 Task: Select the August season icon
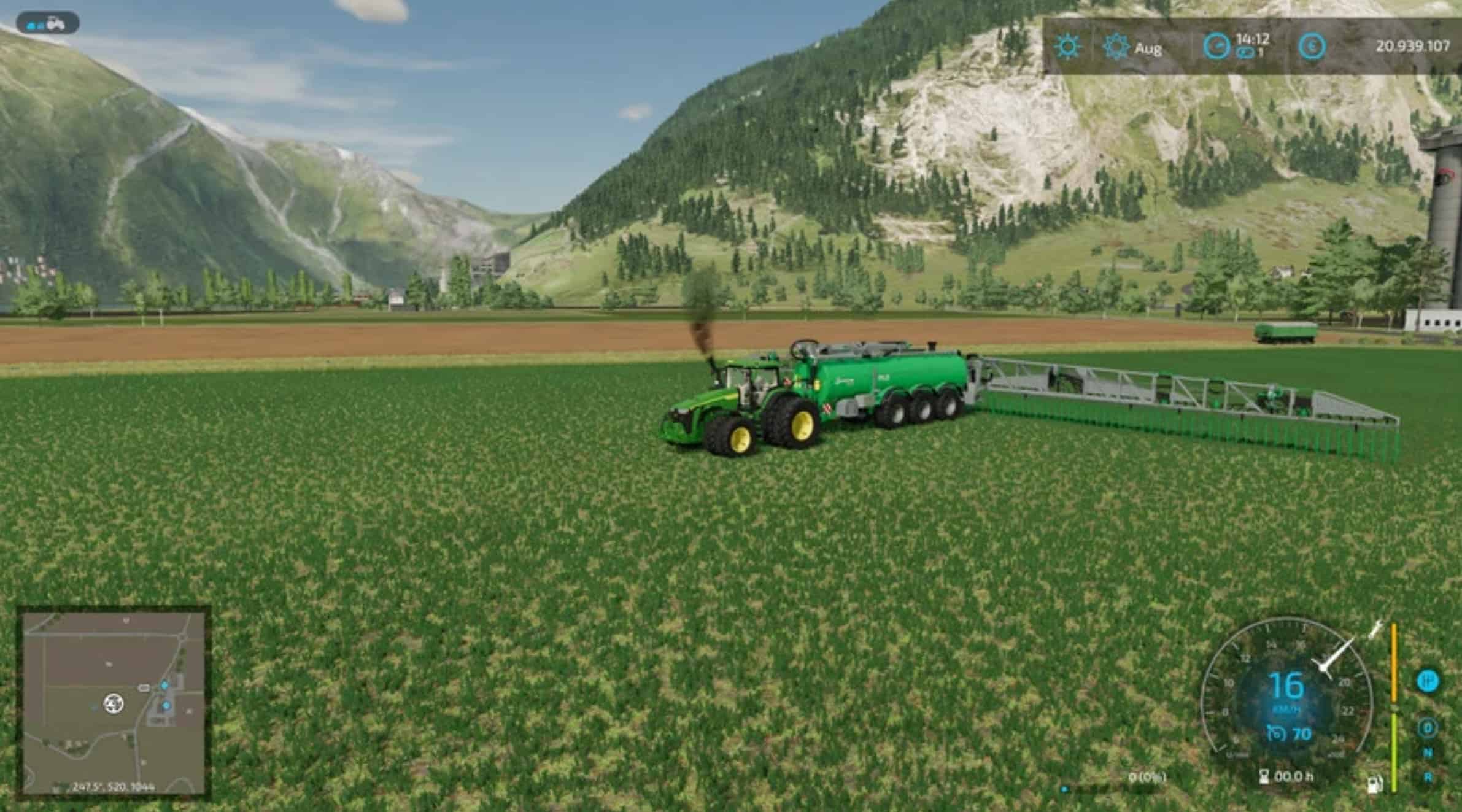[1116, 47]
